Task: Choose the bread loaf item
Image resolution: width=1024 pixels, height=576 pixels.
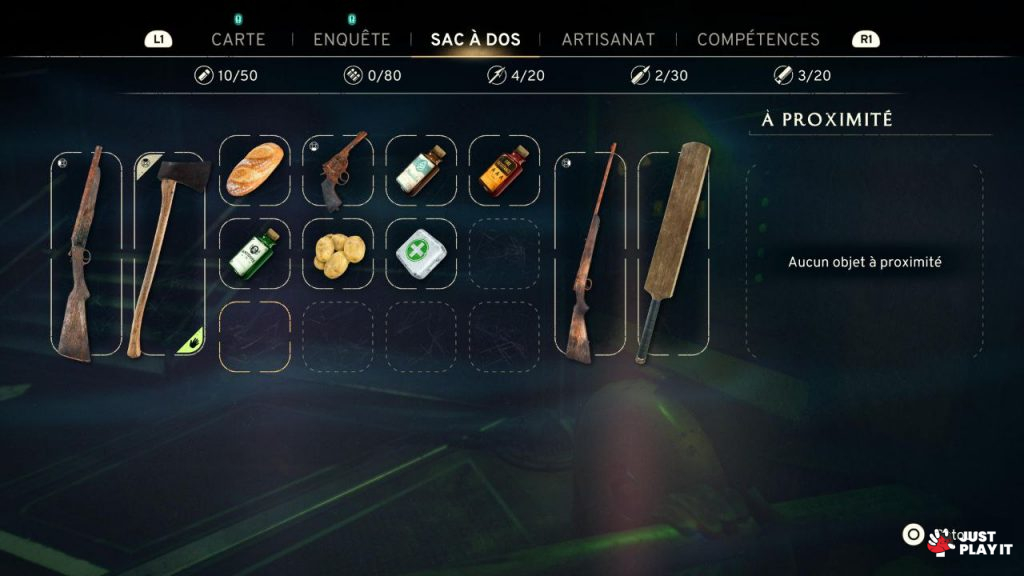Action: click(x=255, y=170)
